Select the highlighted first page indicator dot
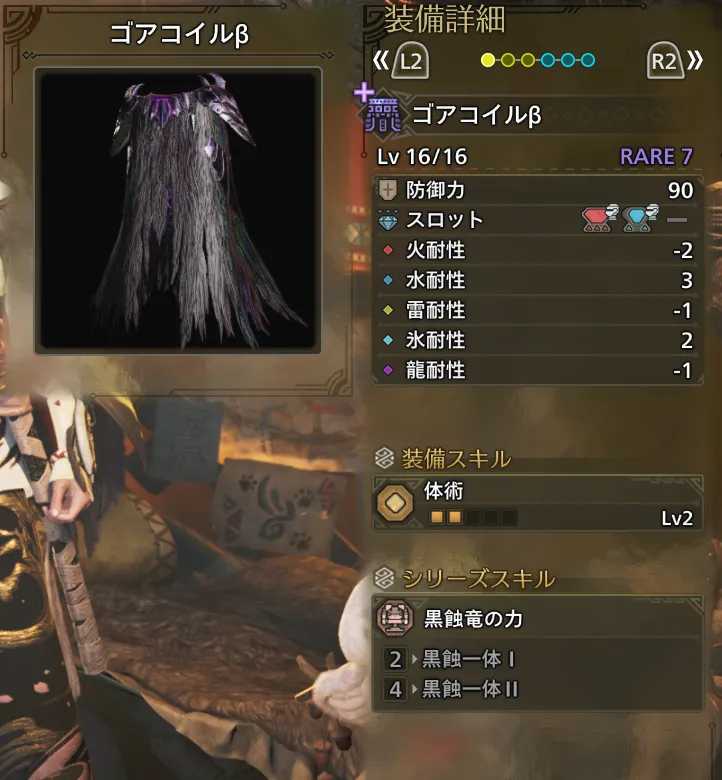This screenshot has height=780, width=722. click(x=488, y=60)
